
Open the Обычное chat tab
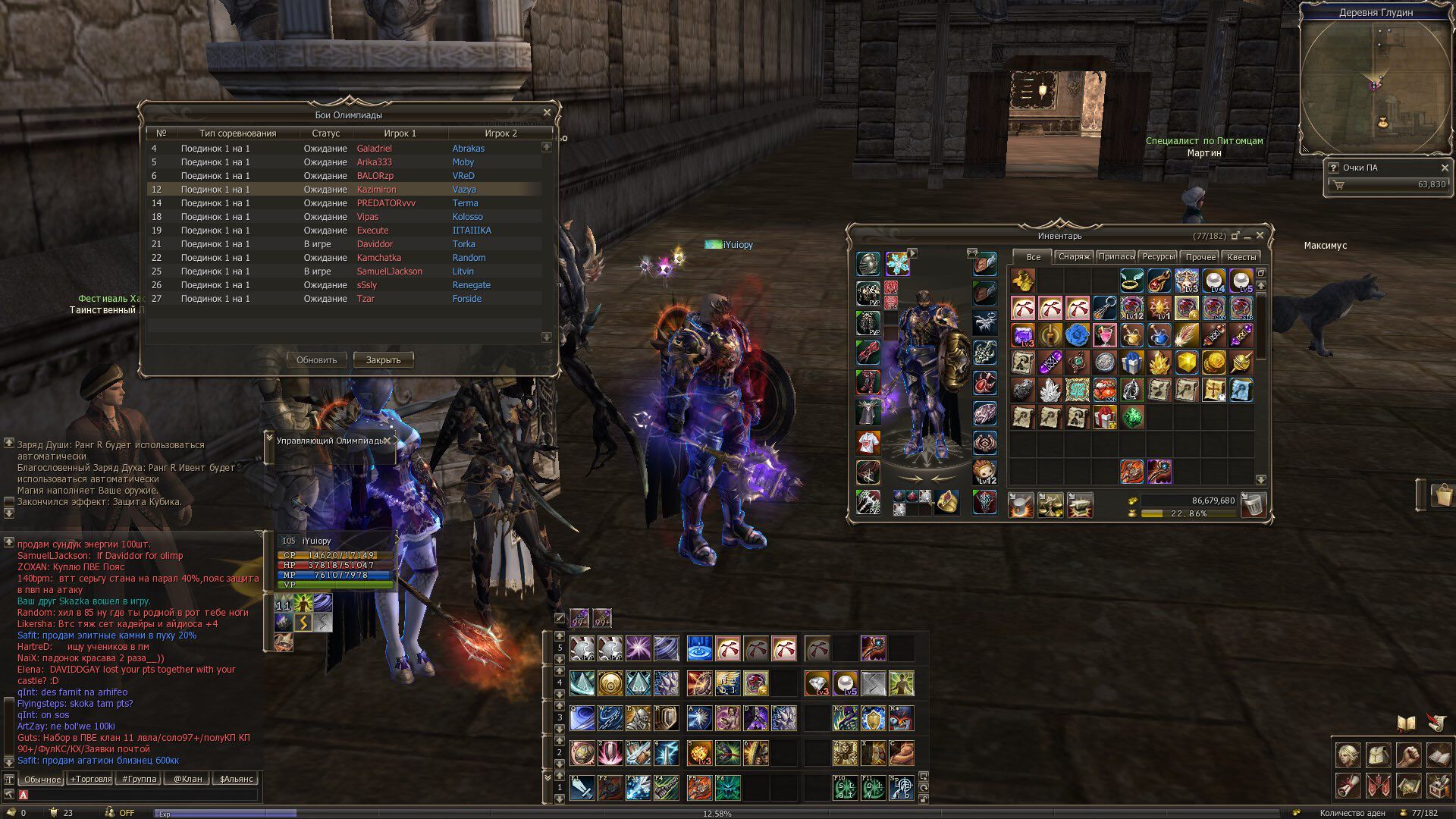[42, 779]
